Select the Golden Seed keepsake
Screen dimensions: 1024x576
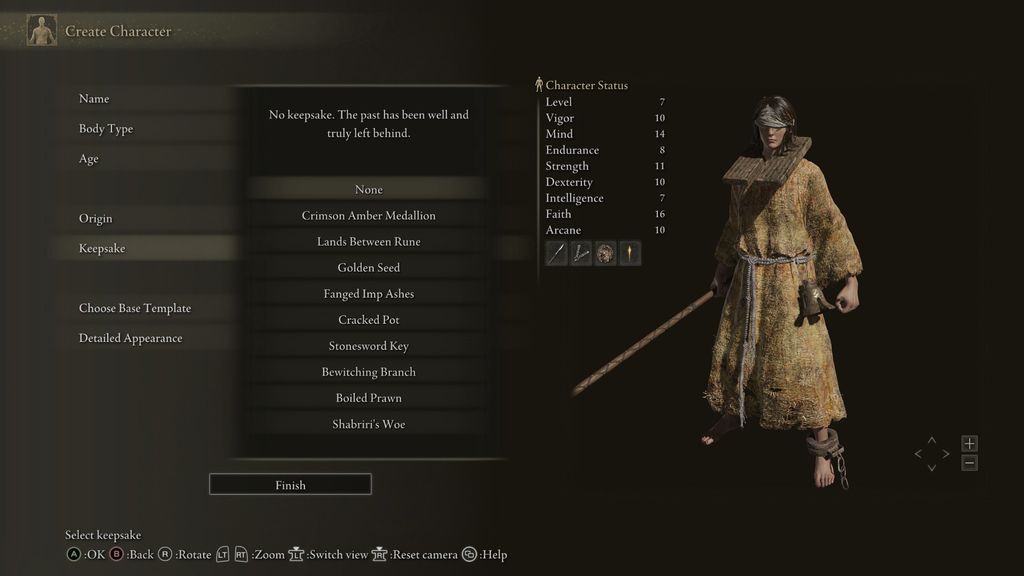pyautogui.click(x=368, y=268)
